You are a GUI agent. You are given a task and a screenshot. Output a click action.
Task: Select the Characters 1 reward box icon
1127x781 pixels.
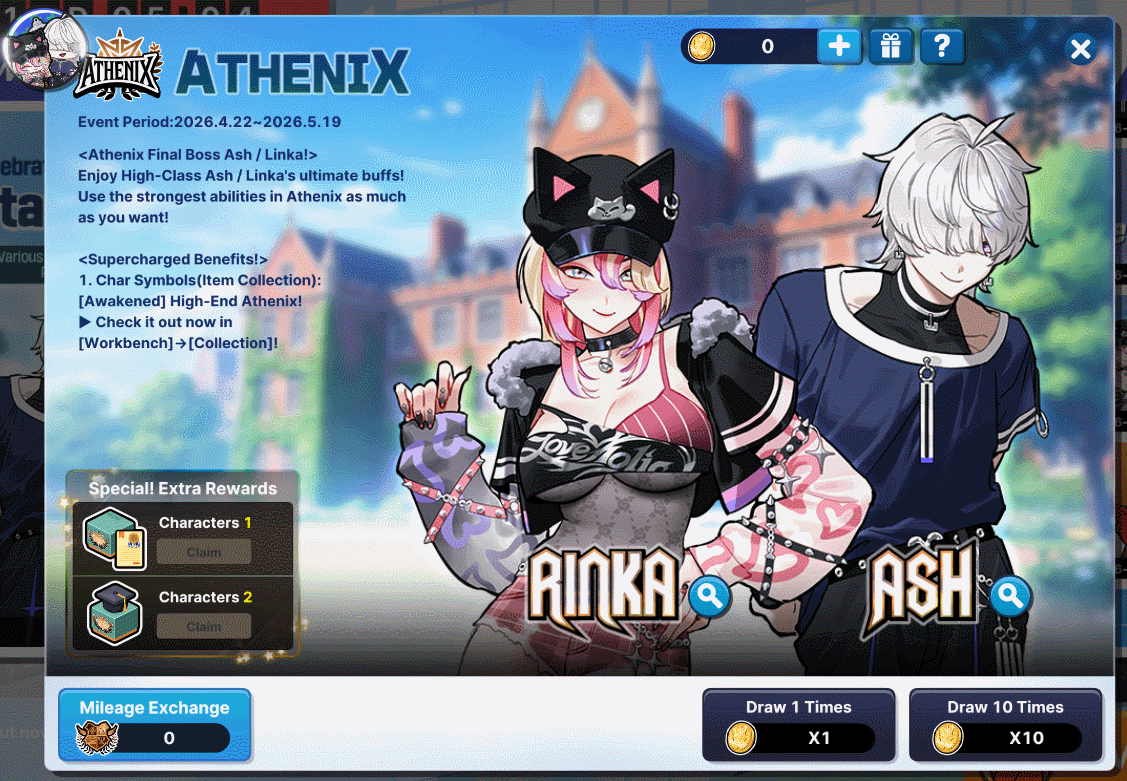115,538
